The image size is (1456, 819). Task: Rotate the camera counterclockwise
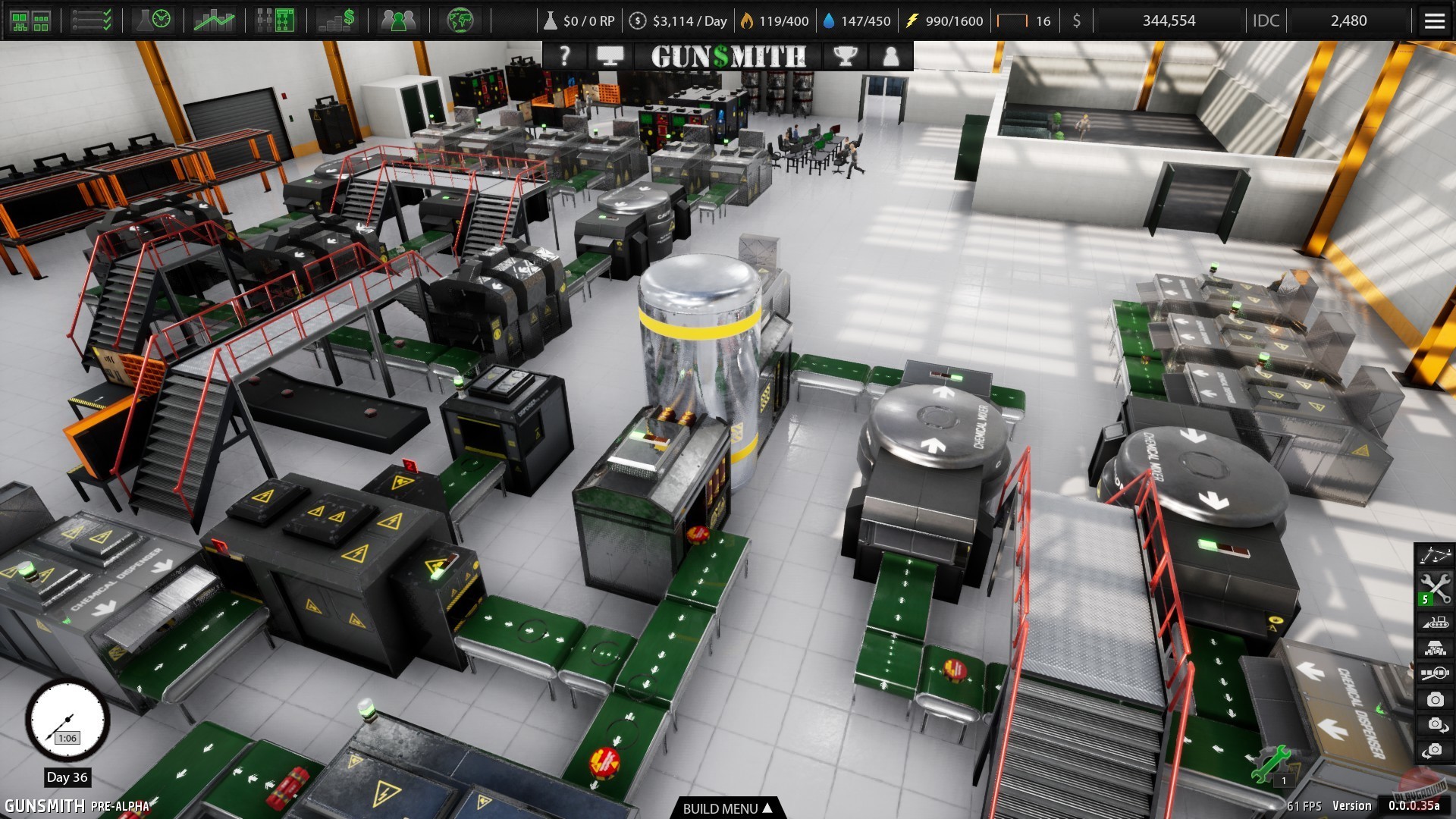click(1433, 749)
